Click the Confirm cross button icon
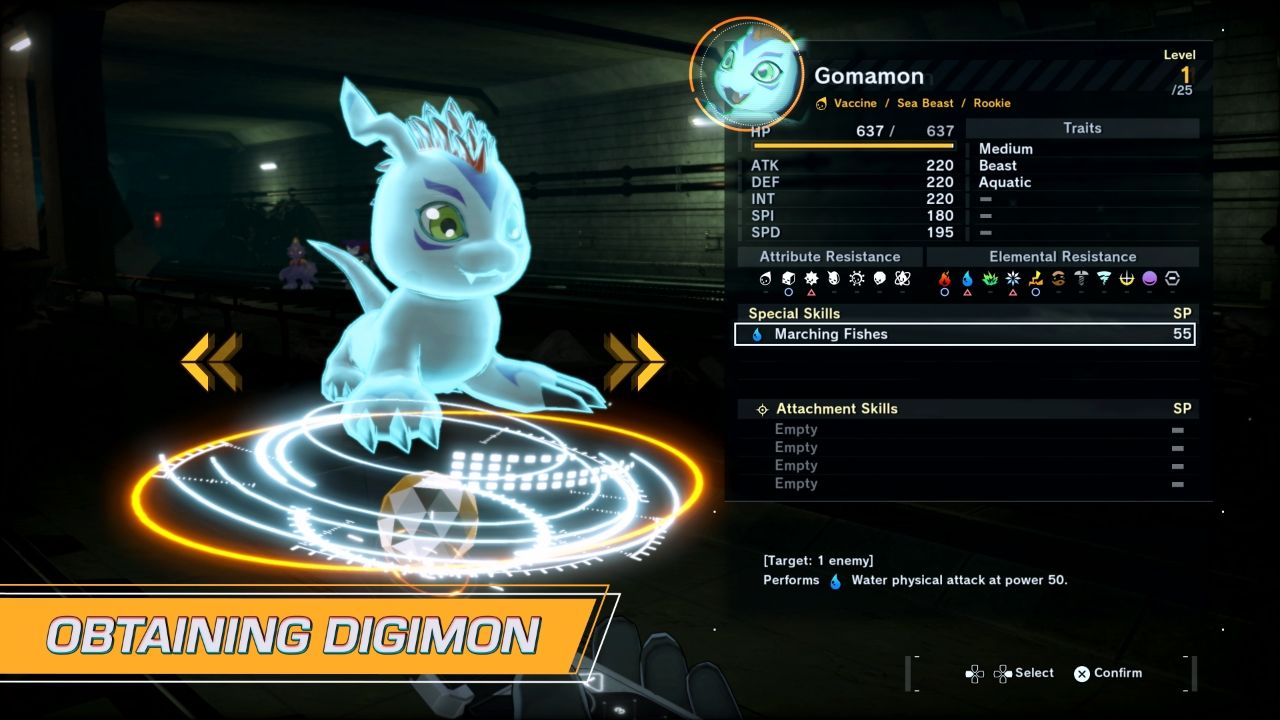Viewport: 1280px width, 720px height. (1081, 673)
